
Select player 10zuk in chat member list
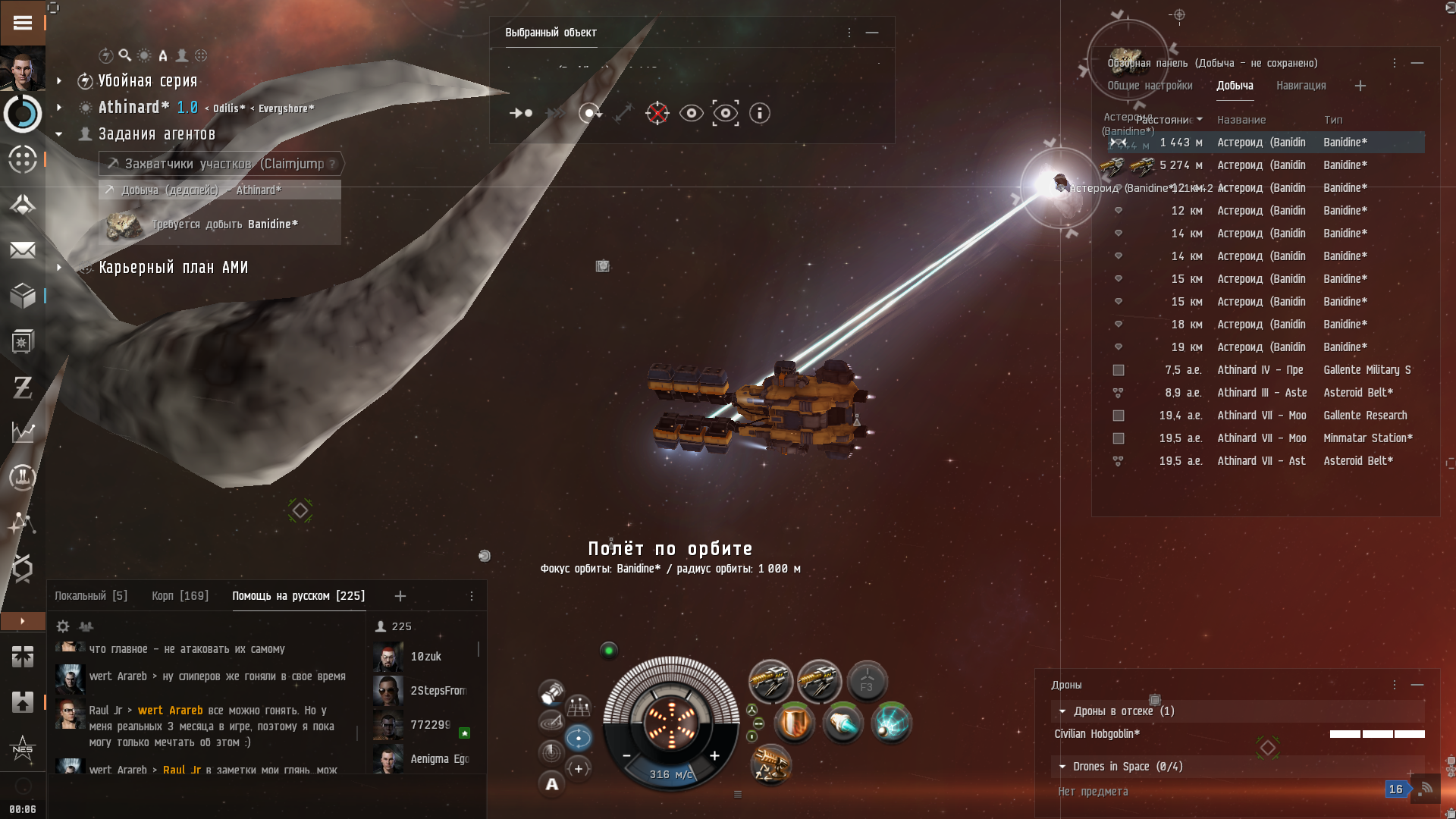(x=425, y=657)
